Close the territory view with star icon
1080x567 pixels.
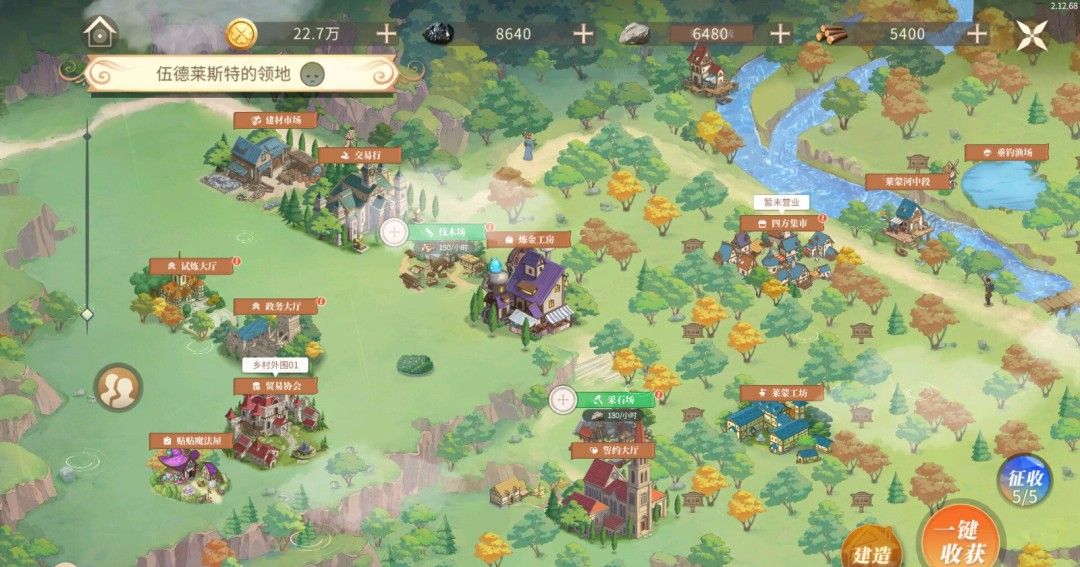[x=1032, y=35]
